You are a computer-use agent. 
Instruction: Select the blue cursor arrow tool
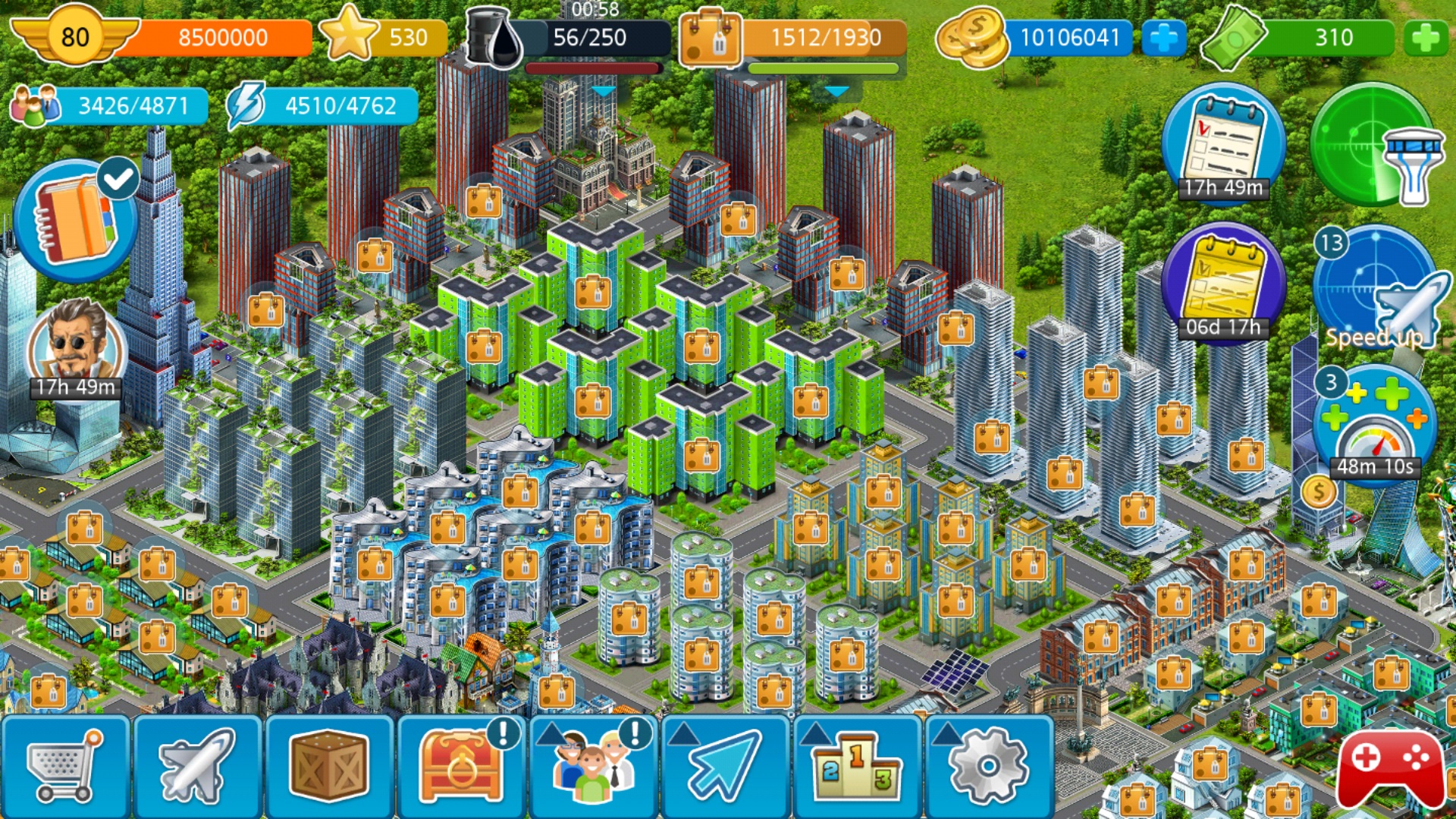click(725, 767)
